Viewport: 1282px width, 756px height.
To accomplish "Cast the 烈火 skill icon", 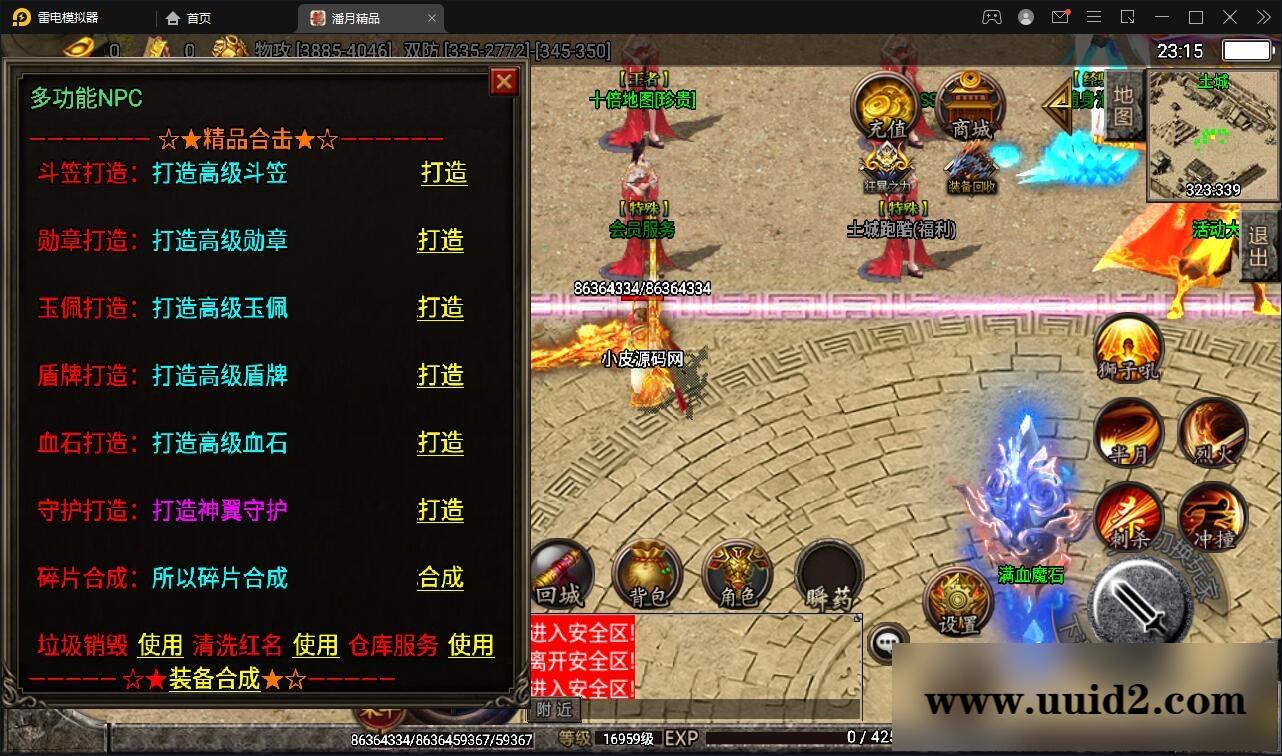I will tap(1212, 430).
